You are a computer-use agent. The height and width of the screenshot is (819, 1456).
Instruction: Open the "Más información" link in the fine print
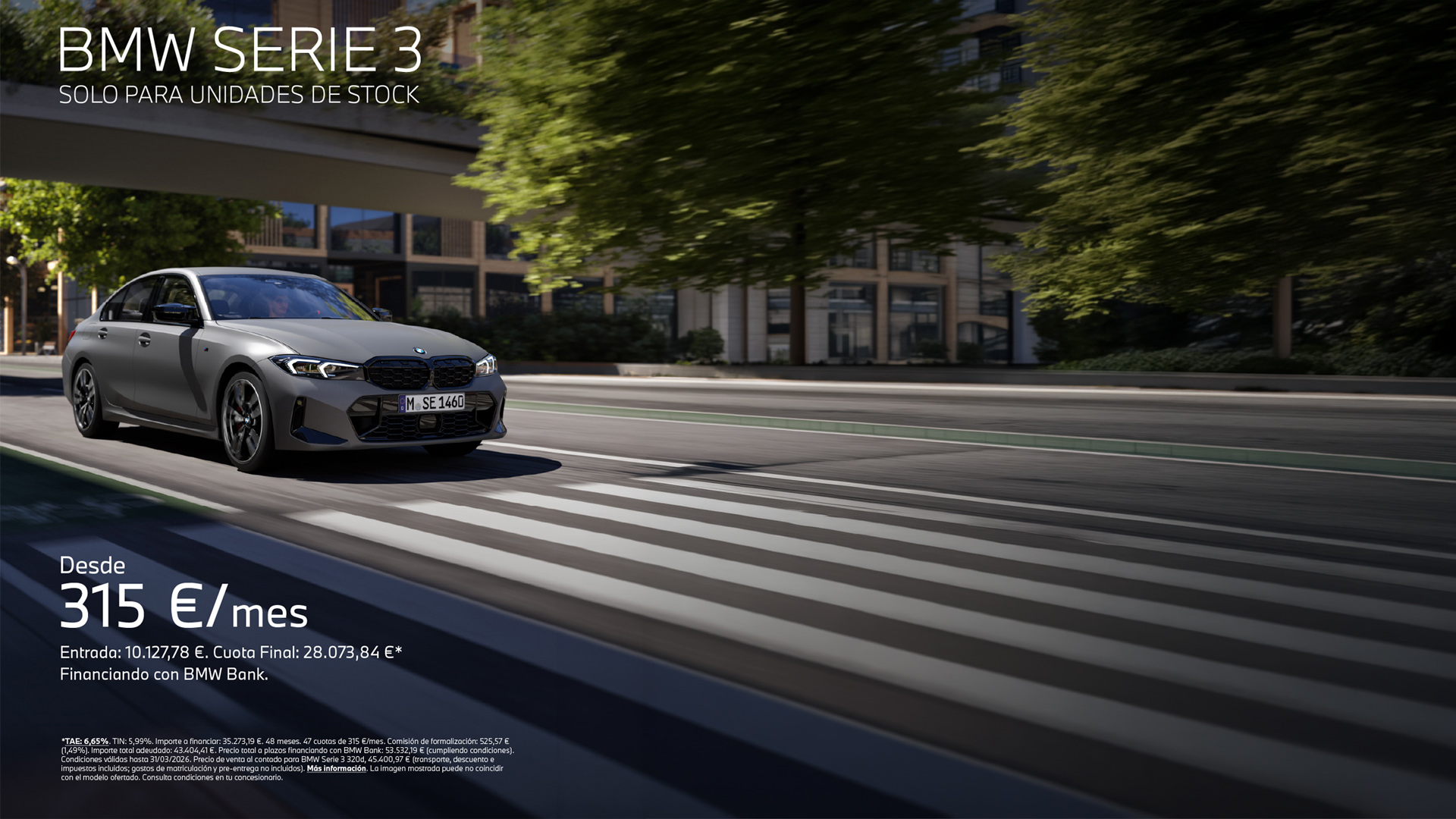coord(336,768)
